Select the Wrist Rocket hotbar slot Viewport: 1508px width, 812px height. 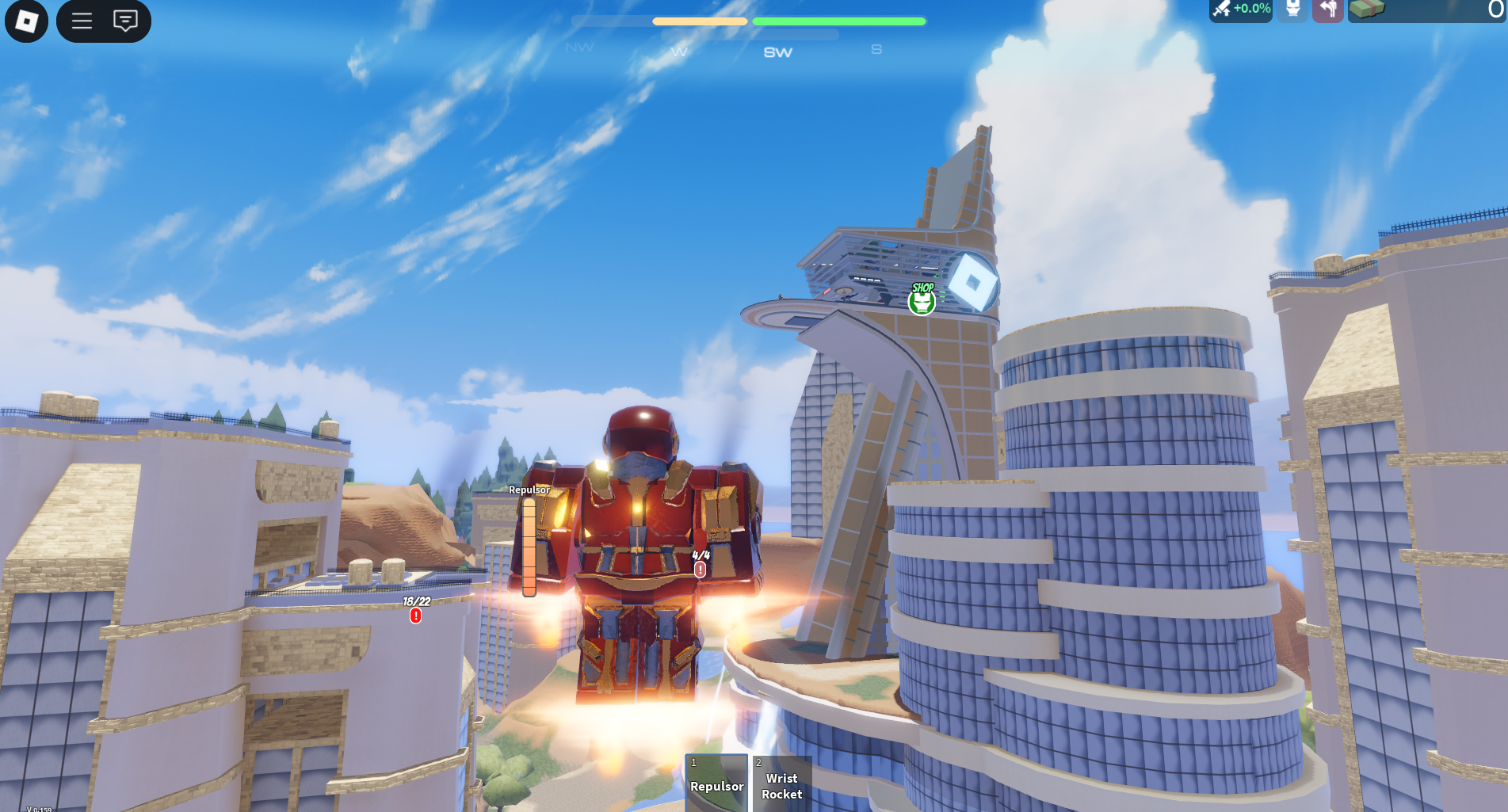point(782,786)
